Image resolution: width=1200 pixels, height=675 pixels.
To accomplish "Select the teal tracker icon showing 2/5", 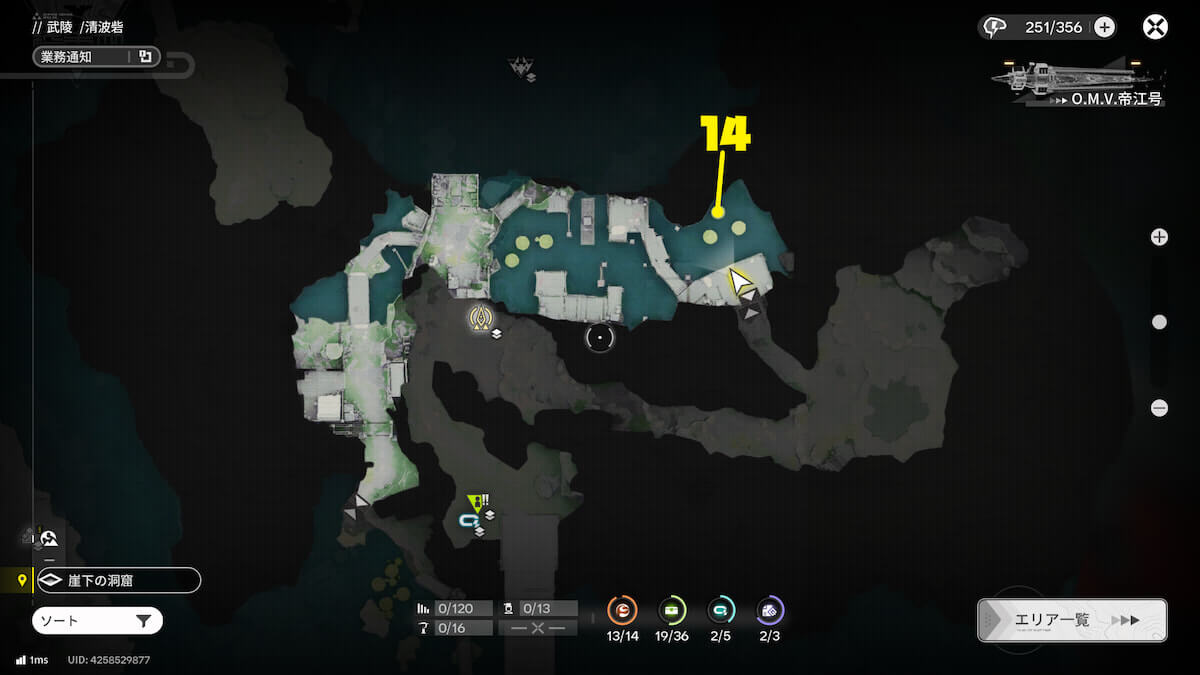I will 720,610.
